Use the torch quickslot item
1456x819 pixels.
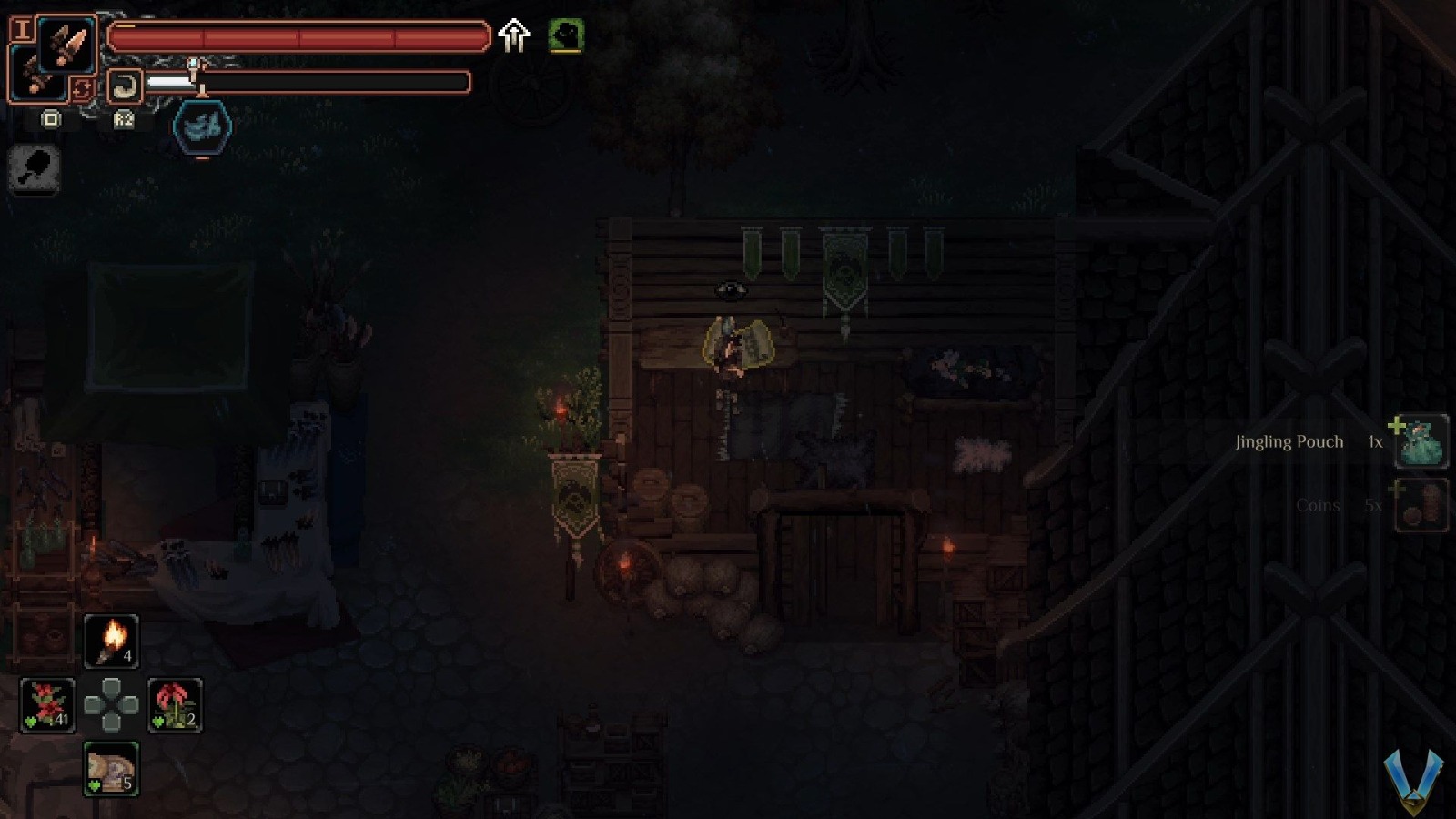tap(111, 639)
